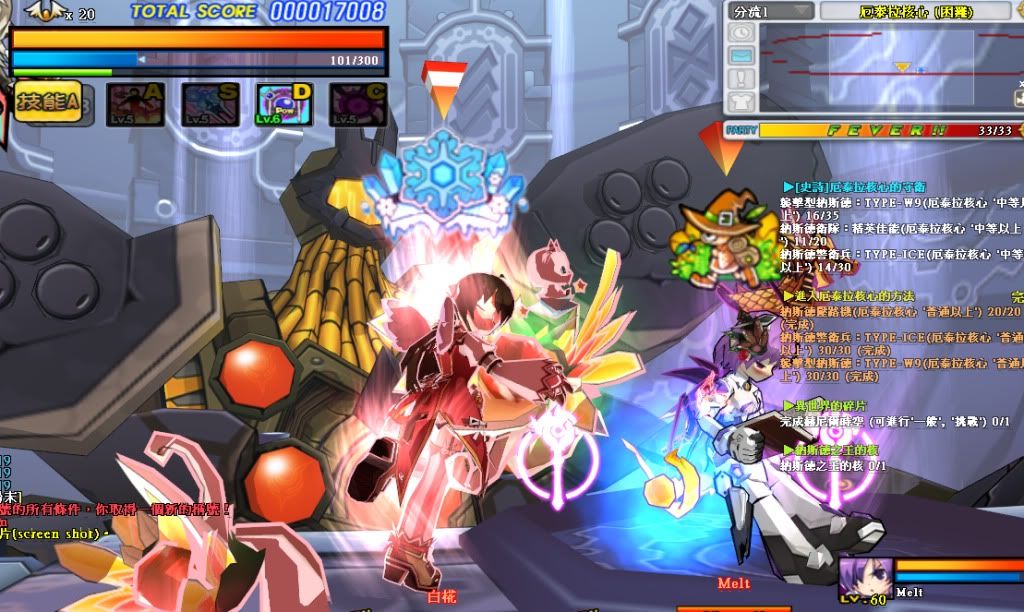
Task: Click the shirt icon beside the minimap
Action: [x=741, y=100]
